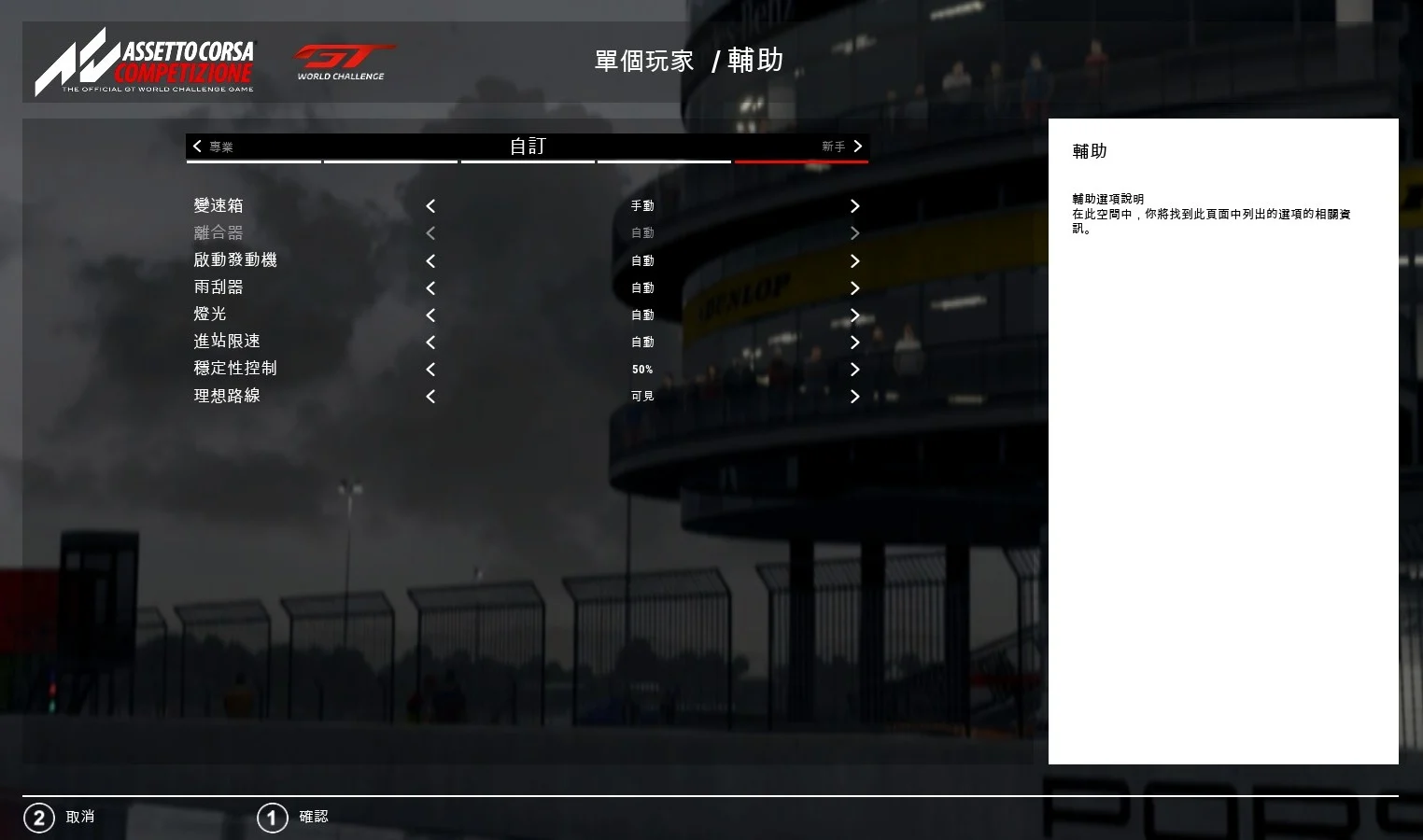Decrease 穩定性控制 with the left arrow
Image resolution: width=1423 pixels, height=840 pixels.
(430, 370)
